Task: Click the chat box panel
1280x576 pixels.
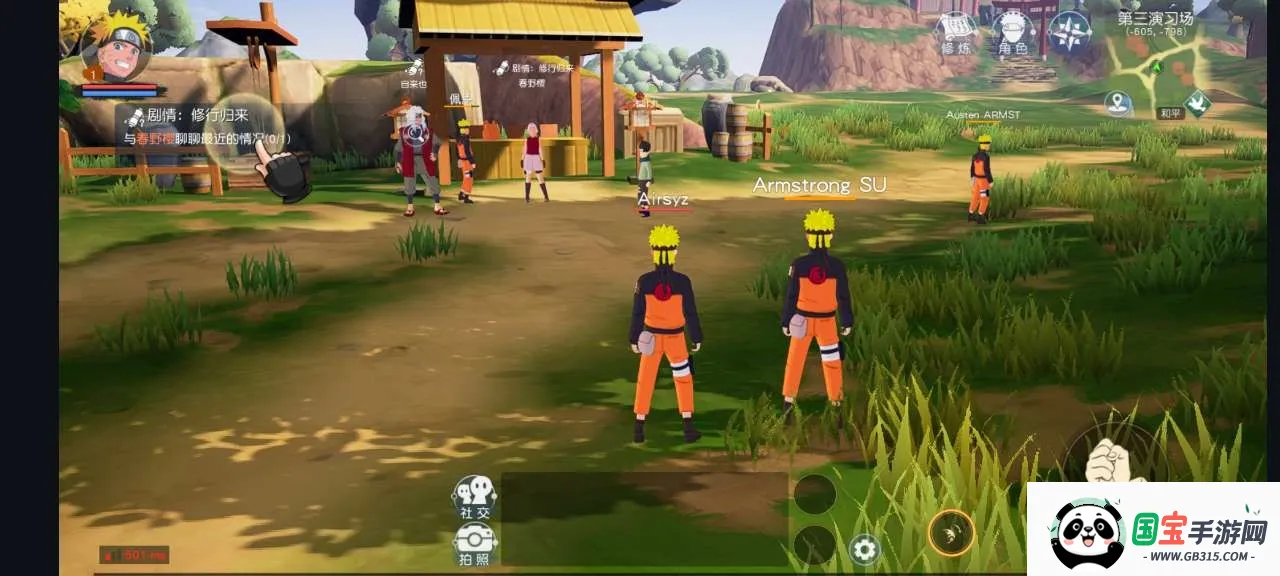Action: (x=644, y=520)
